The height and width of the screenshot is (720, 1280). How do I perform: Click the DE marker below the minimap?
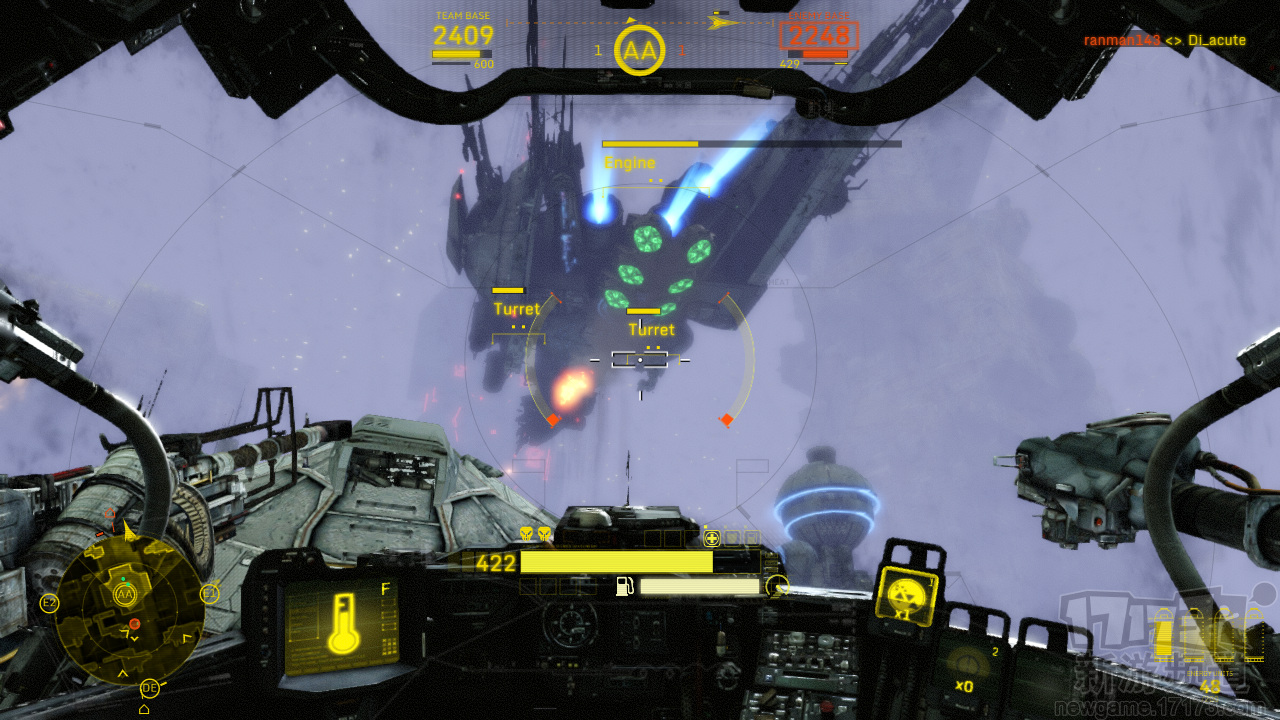pyautogui.click(x=150, y=688)
